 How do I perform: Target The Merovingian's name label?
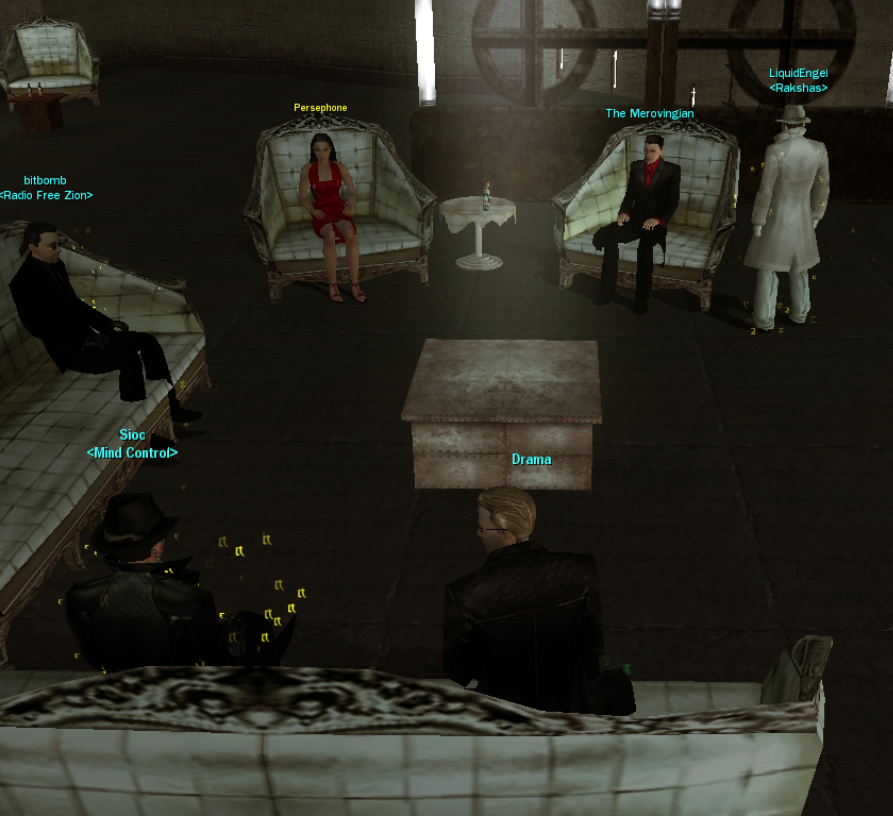click(649, 114)
